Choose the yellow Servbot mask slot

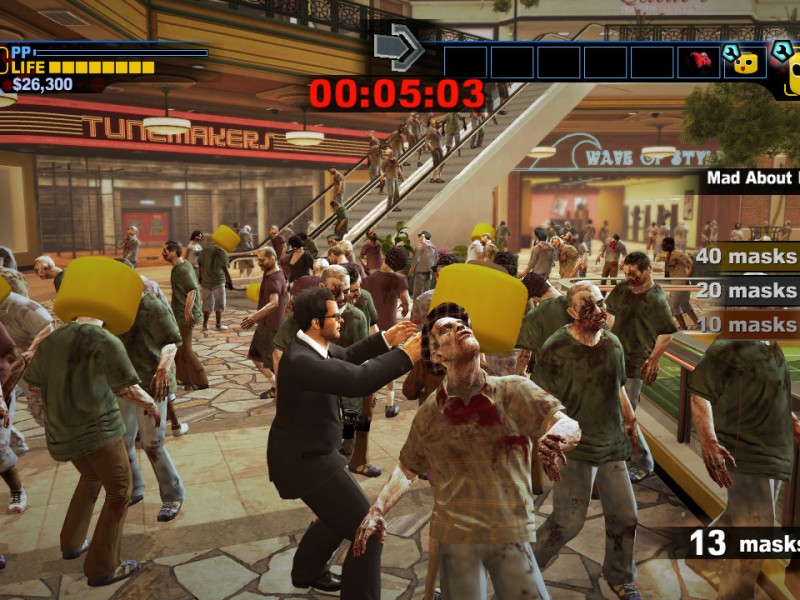[x=745, y=62]
